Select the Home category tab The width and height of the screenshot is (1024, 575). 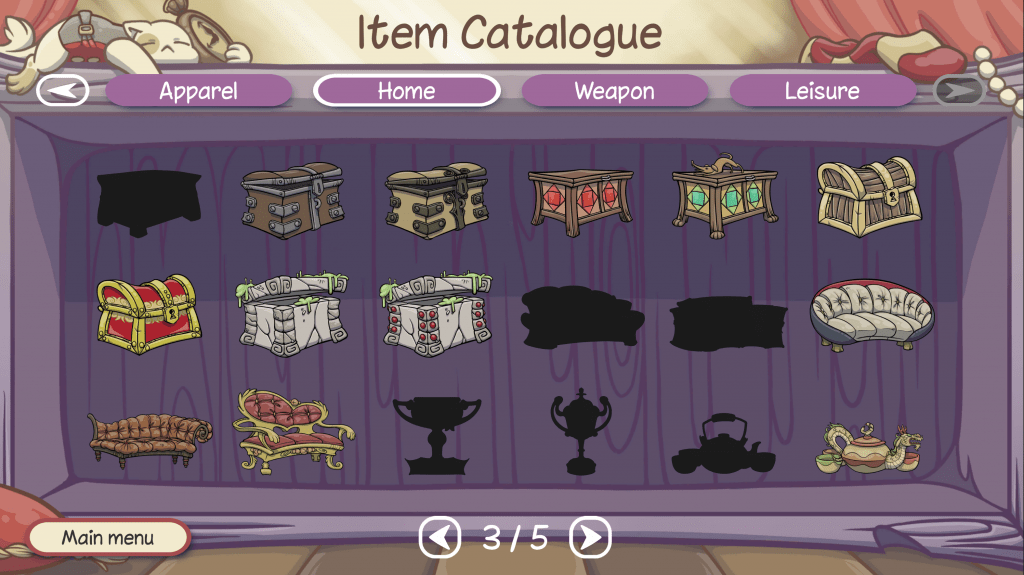[x=406, y=91]
